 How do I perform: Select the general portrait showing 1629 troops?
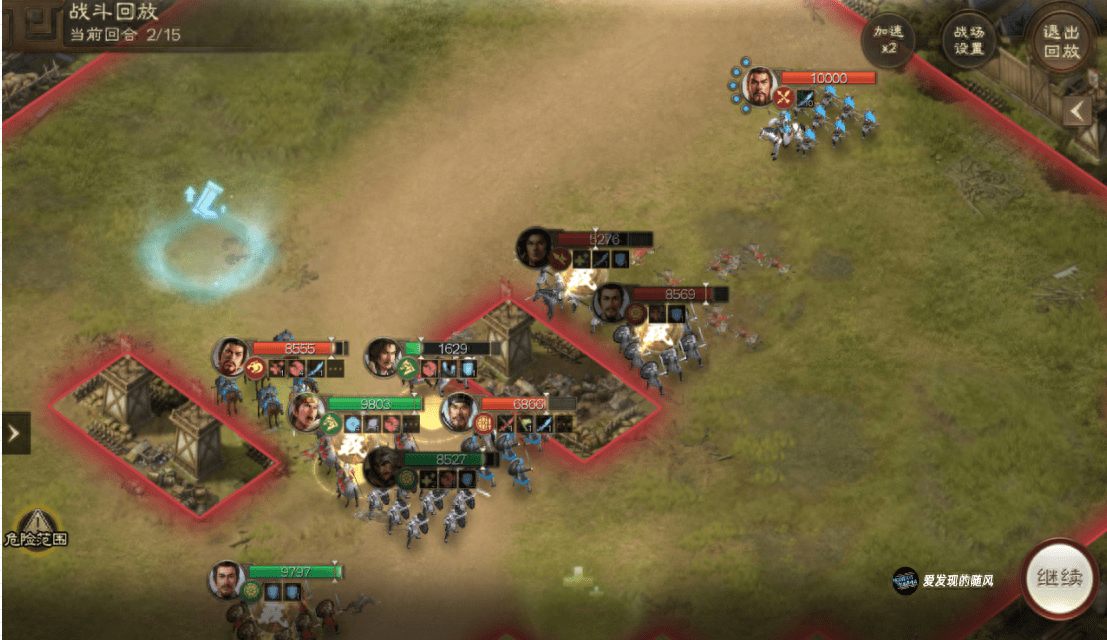pyautogui.click(x=382, y=356)
